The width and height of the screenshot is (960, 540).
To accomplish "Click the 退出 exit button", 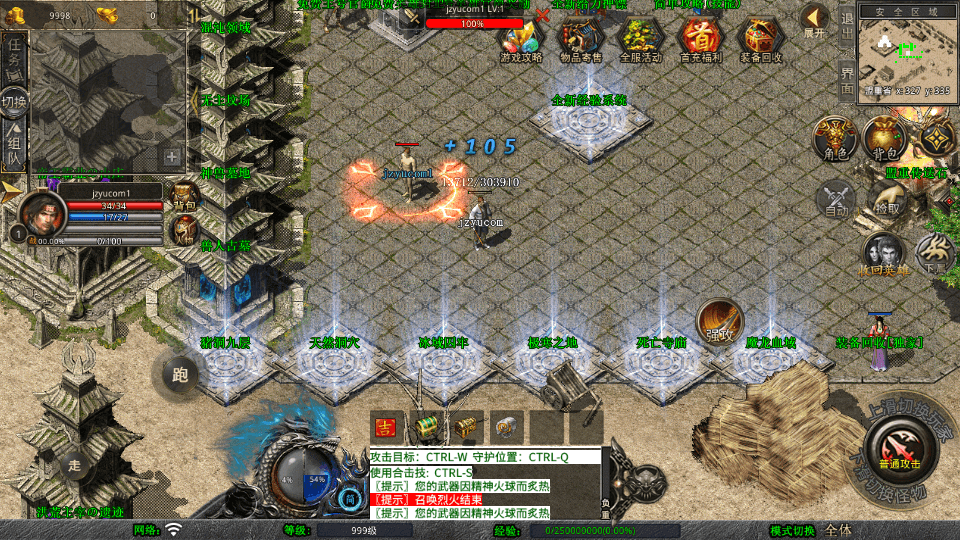I will tap(847, 31).
